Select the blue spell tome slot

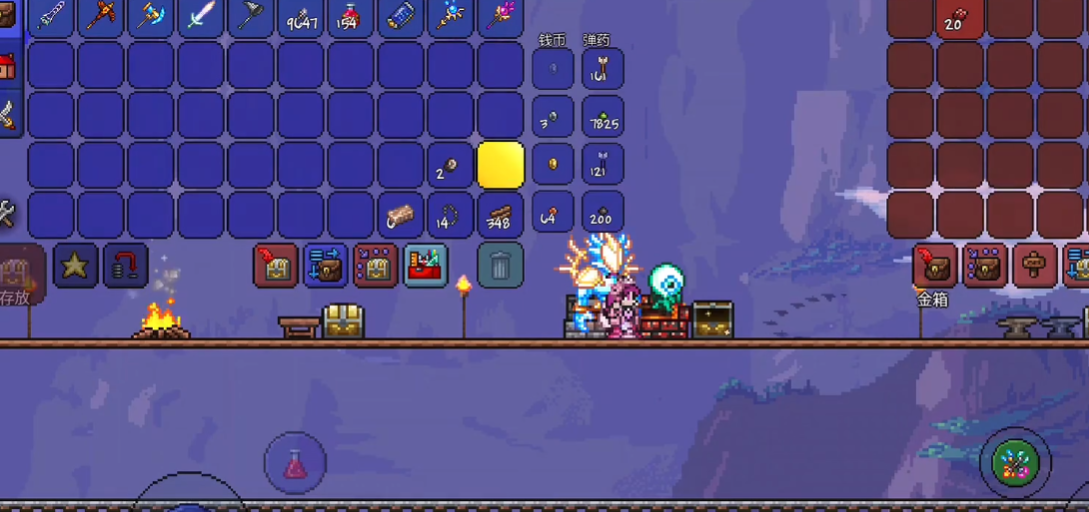(401, 17)
